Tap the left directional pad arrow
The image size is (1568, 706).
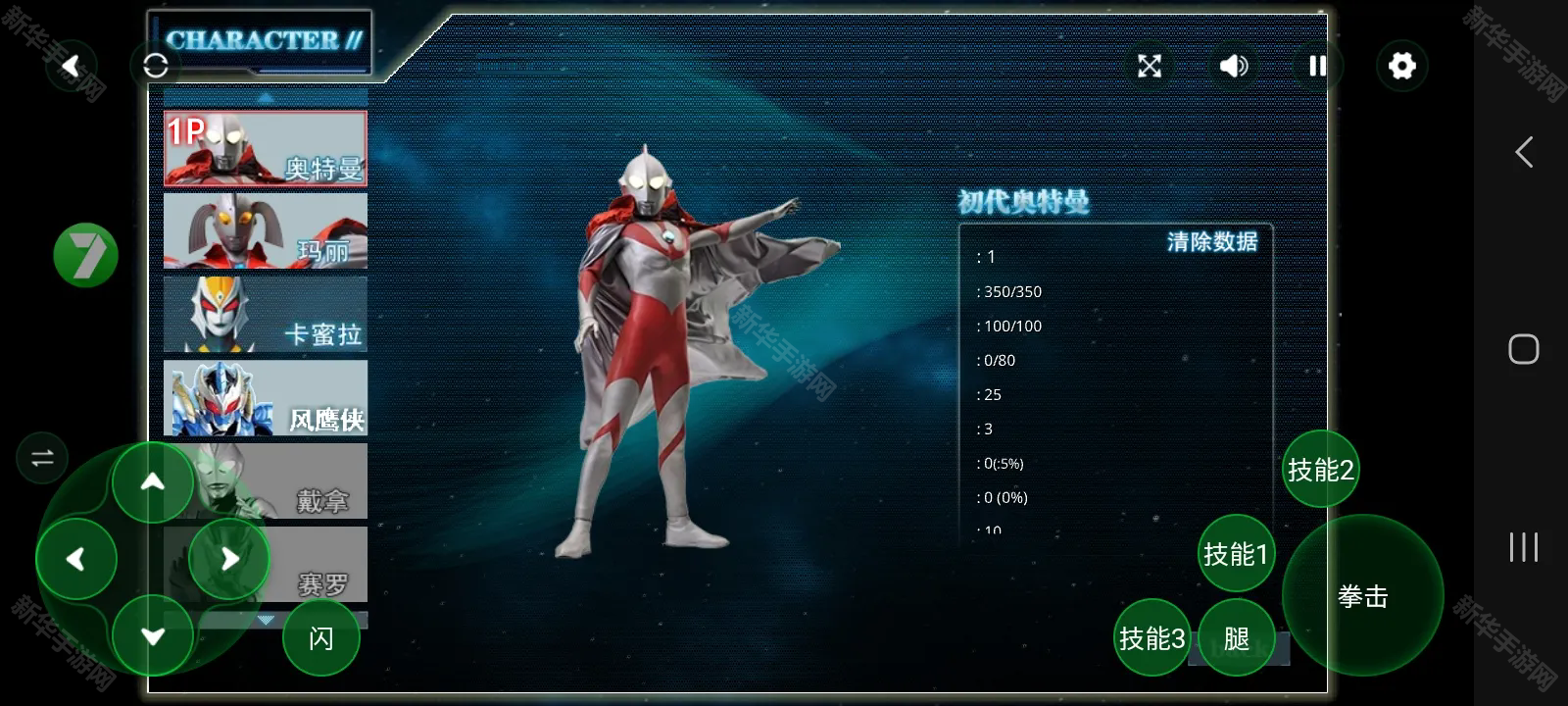pyautogui.click(x=76, y=558)
